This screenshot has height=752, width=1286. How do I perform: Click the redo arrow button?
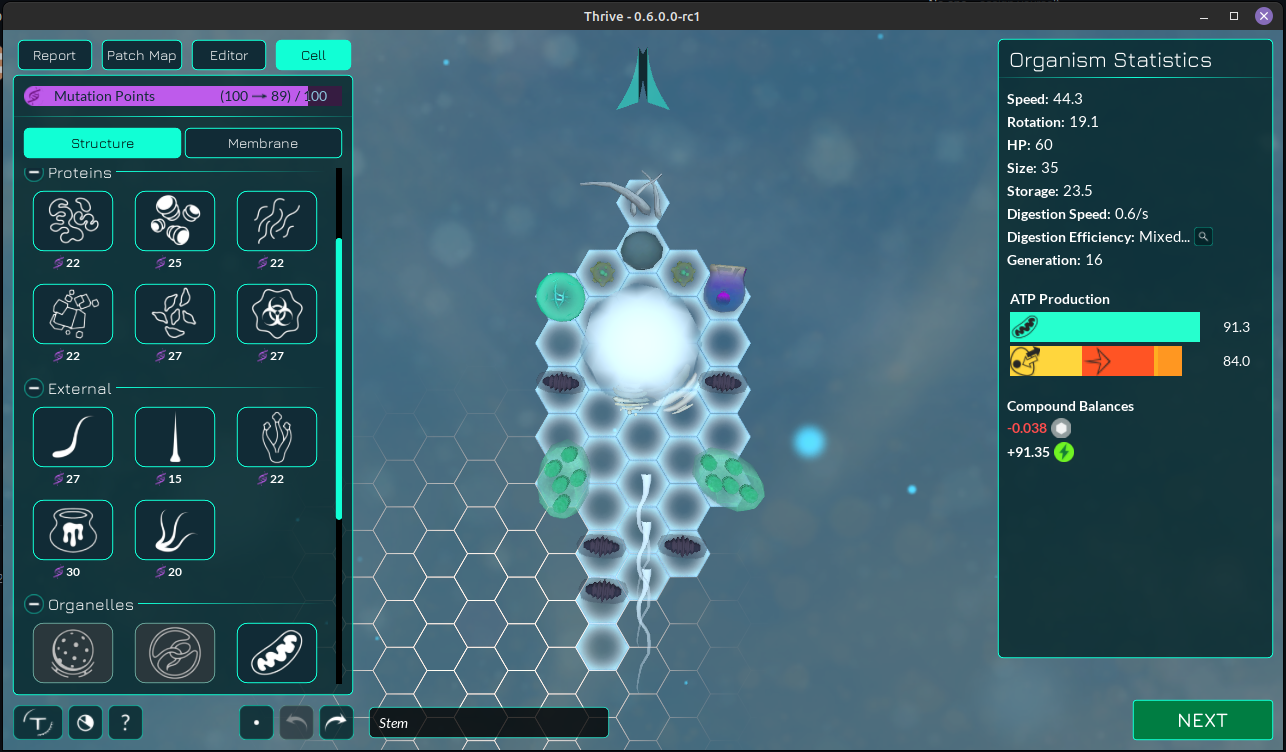337,722
